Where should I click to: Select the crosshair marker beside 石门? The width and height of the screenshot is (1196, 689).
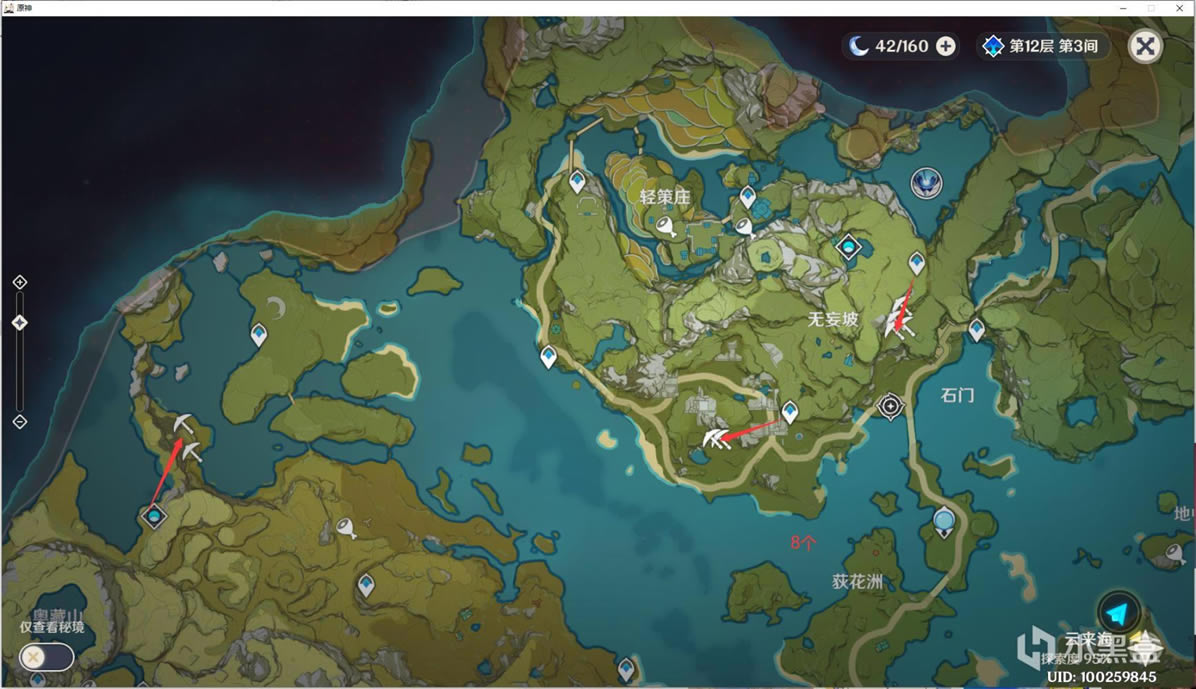890,406
